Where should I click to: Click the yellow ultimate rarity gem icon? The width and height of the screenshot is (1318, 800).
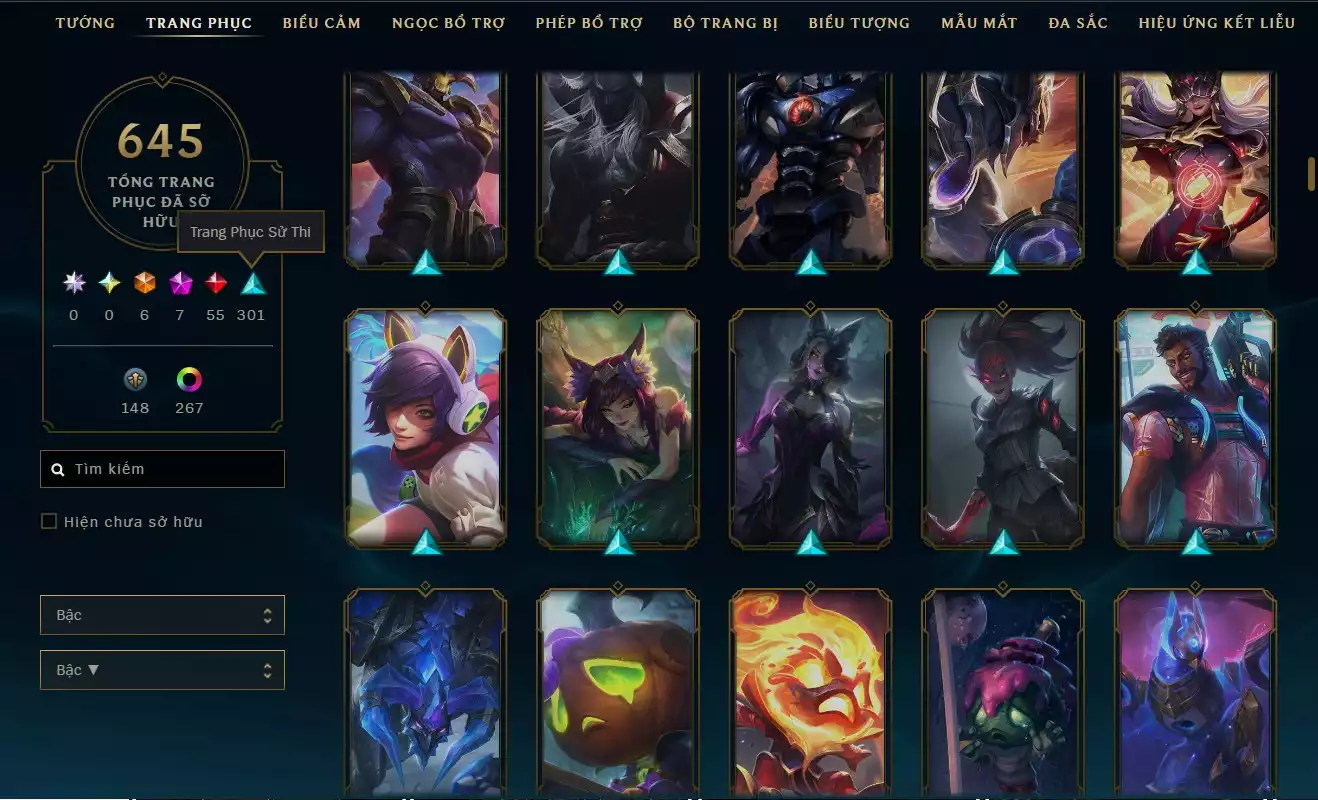coord(108,282)
